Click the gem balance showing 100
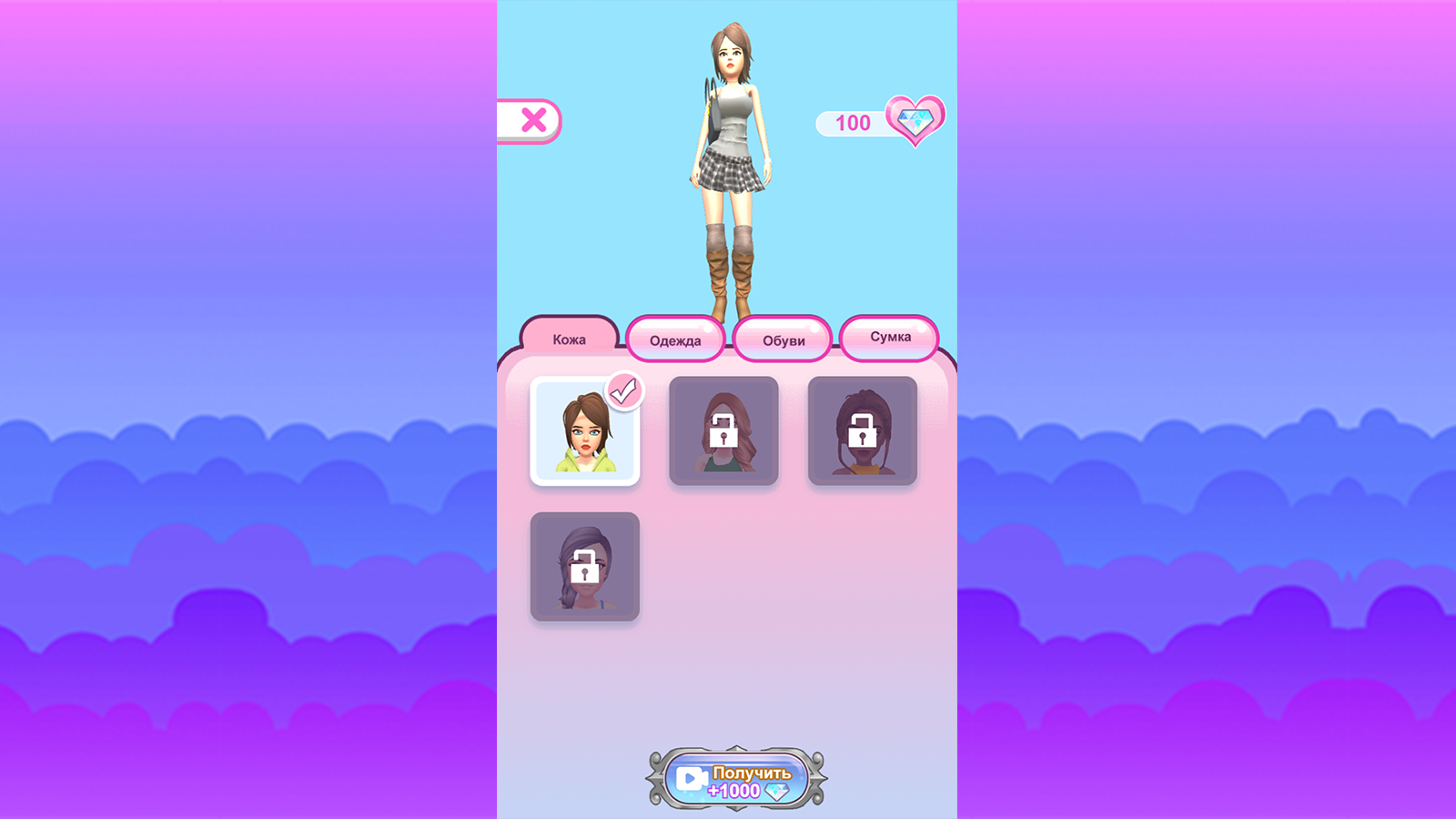The image size is (1456, 819). [x=852, y=122]
